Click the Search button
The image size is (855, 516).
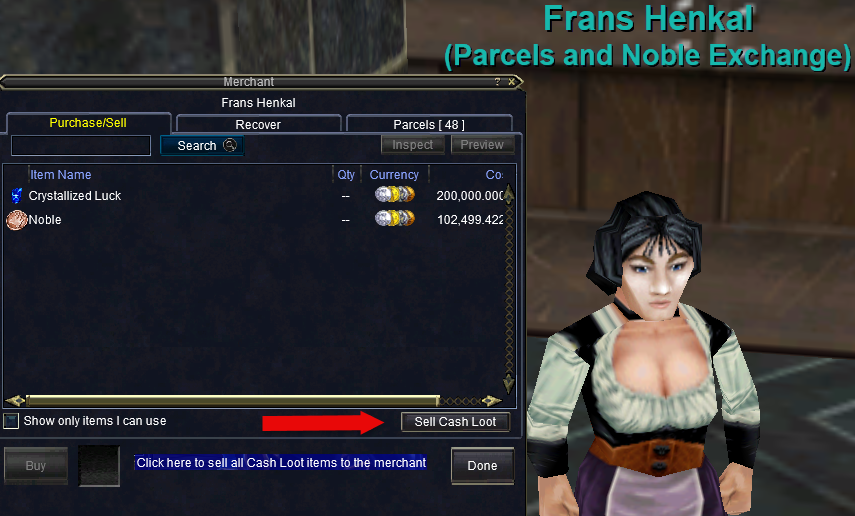(x=201, y=145)
